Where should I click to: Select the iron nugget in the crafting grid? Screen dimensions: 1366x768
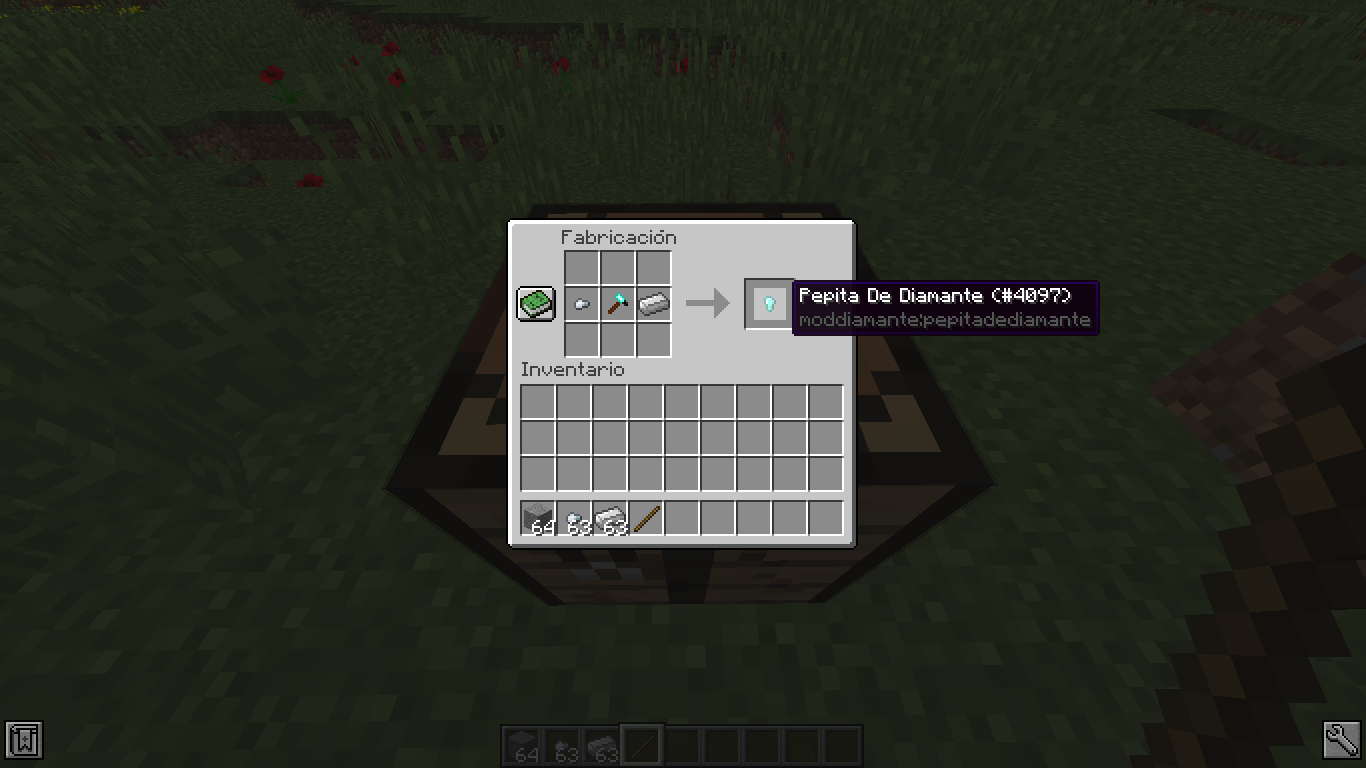(x=583, y=303)
